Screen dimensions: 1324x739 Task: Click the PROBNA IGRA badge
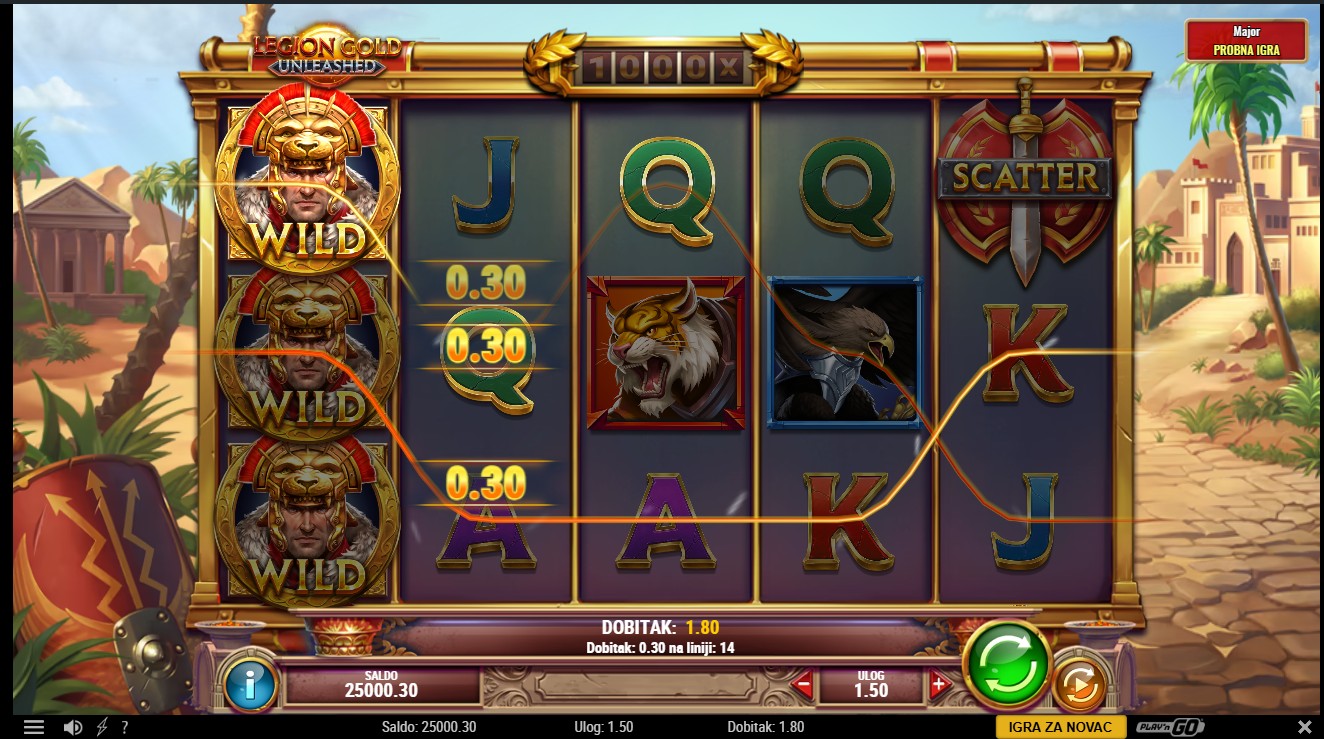1246,42
